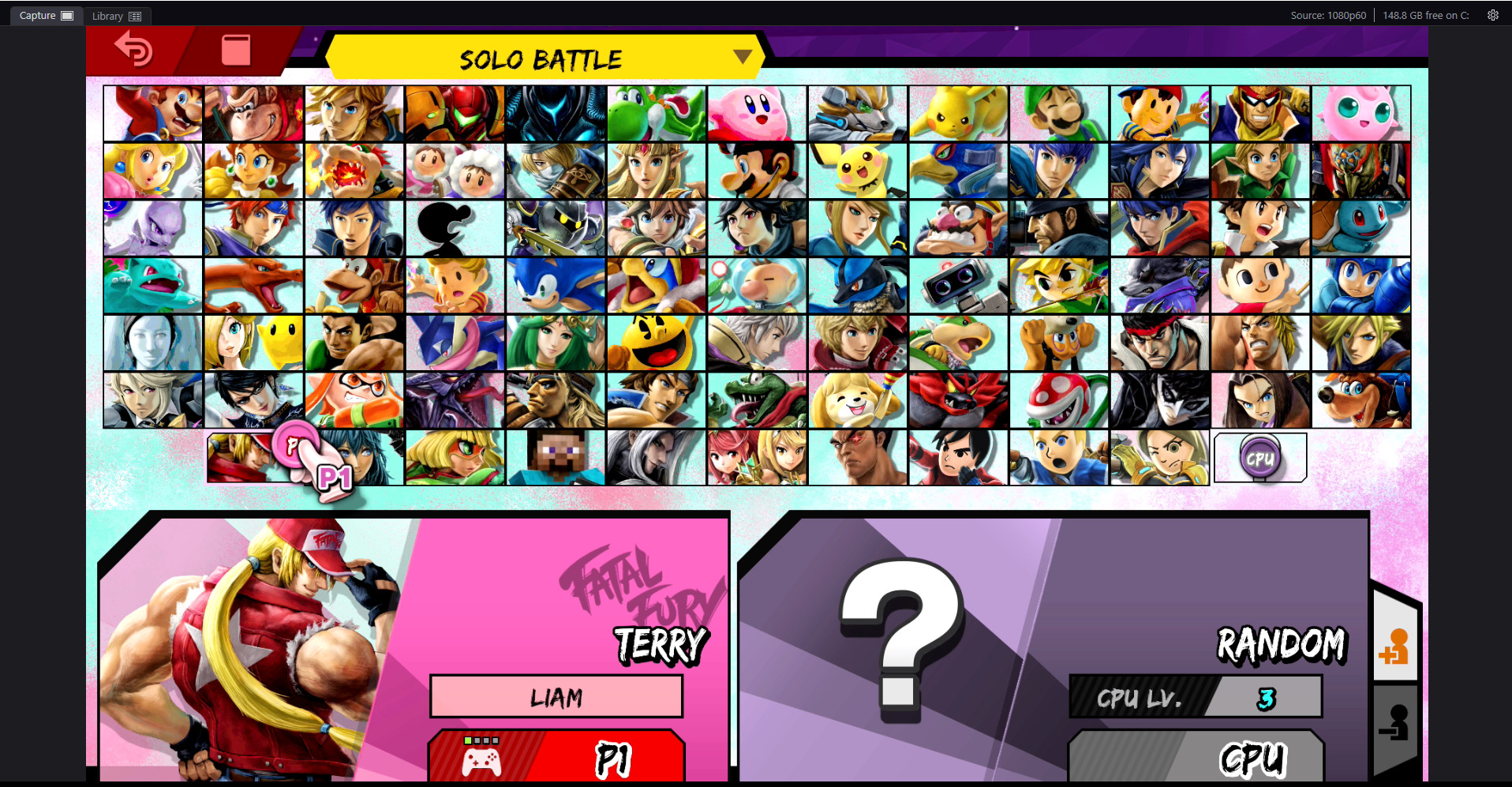
Task: Open the settings gear in top-right corner
Action: point(1492,14)
